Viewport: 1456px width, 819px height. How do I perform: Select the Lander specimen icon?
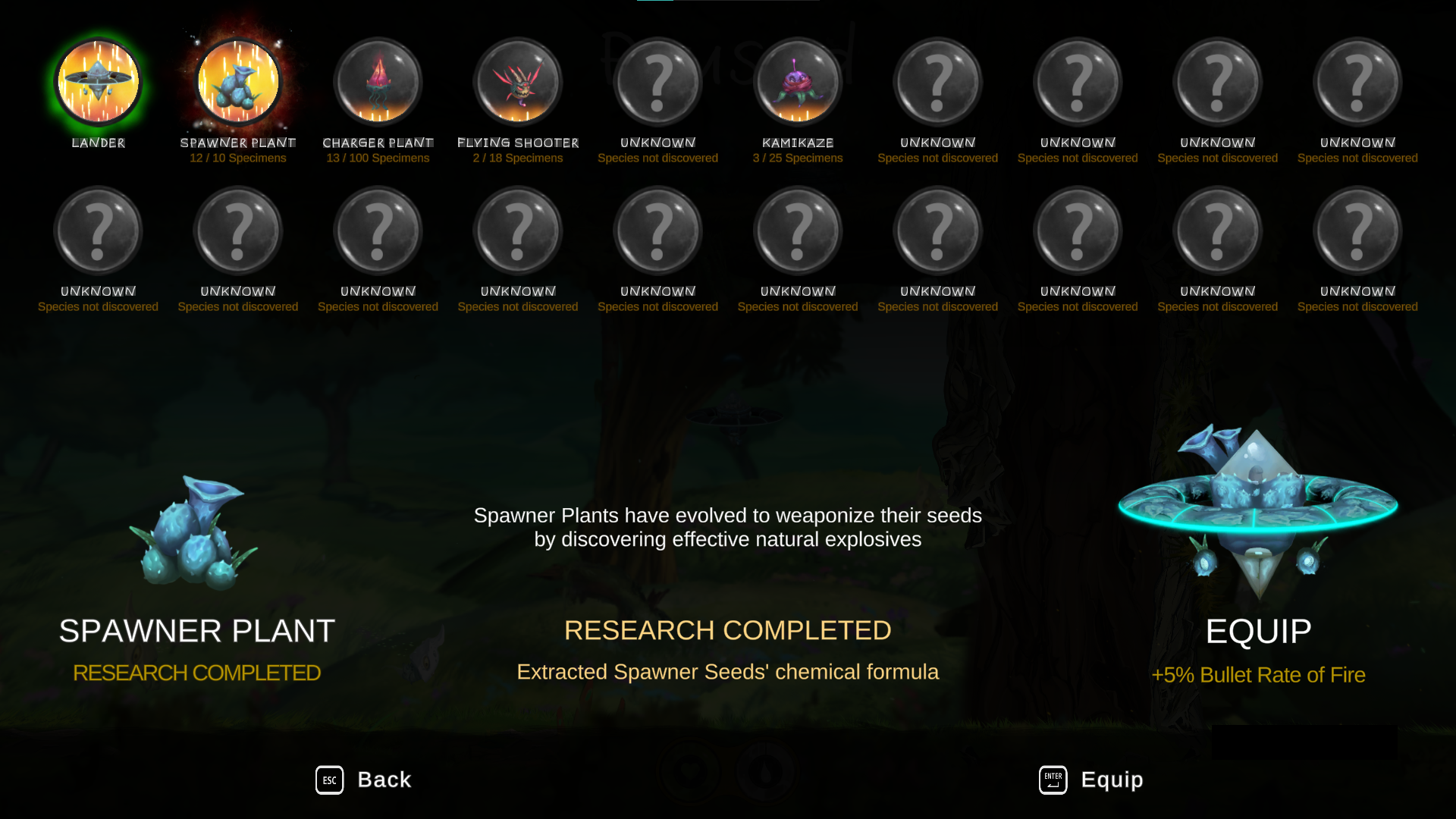pos(98,82)
